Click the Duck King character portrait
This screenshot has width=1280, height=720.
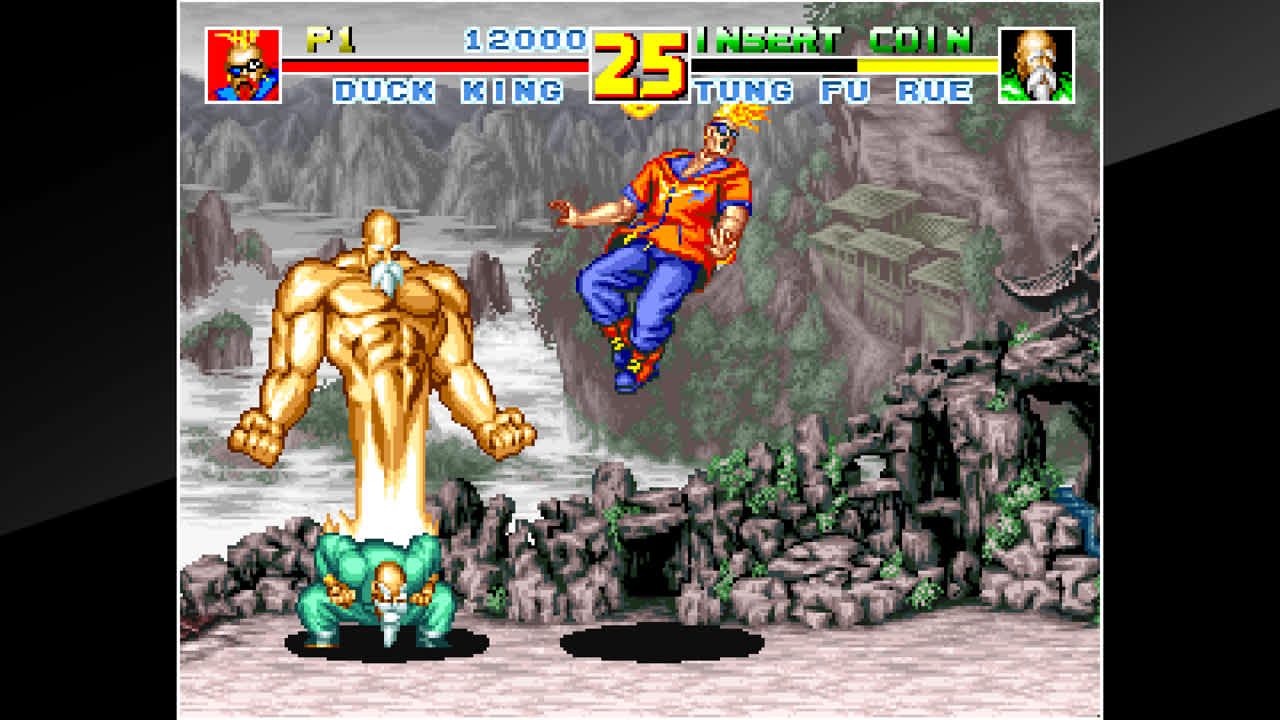coord(244,63)
